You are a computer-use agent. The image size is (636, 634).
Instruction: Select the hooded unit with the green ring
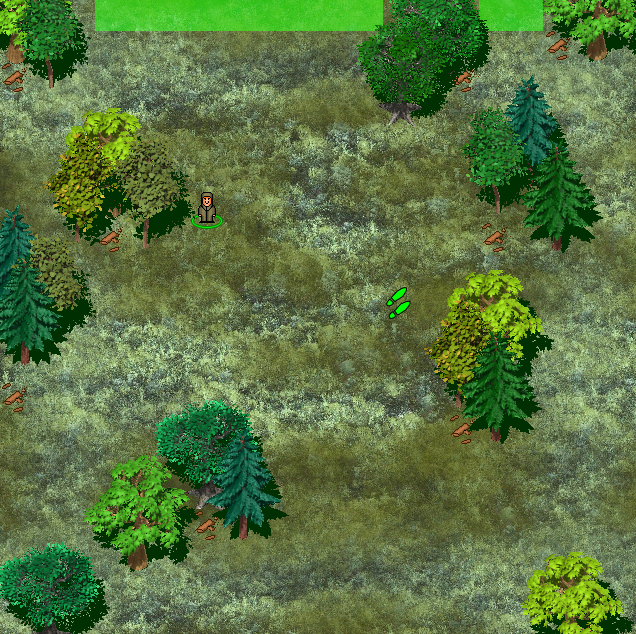(x=207, y=209)
